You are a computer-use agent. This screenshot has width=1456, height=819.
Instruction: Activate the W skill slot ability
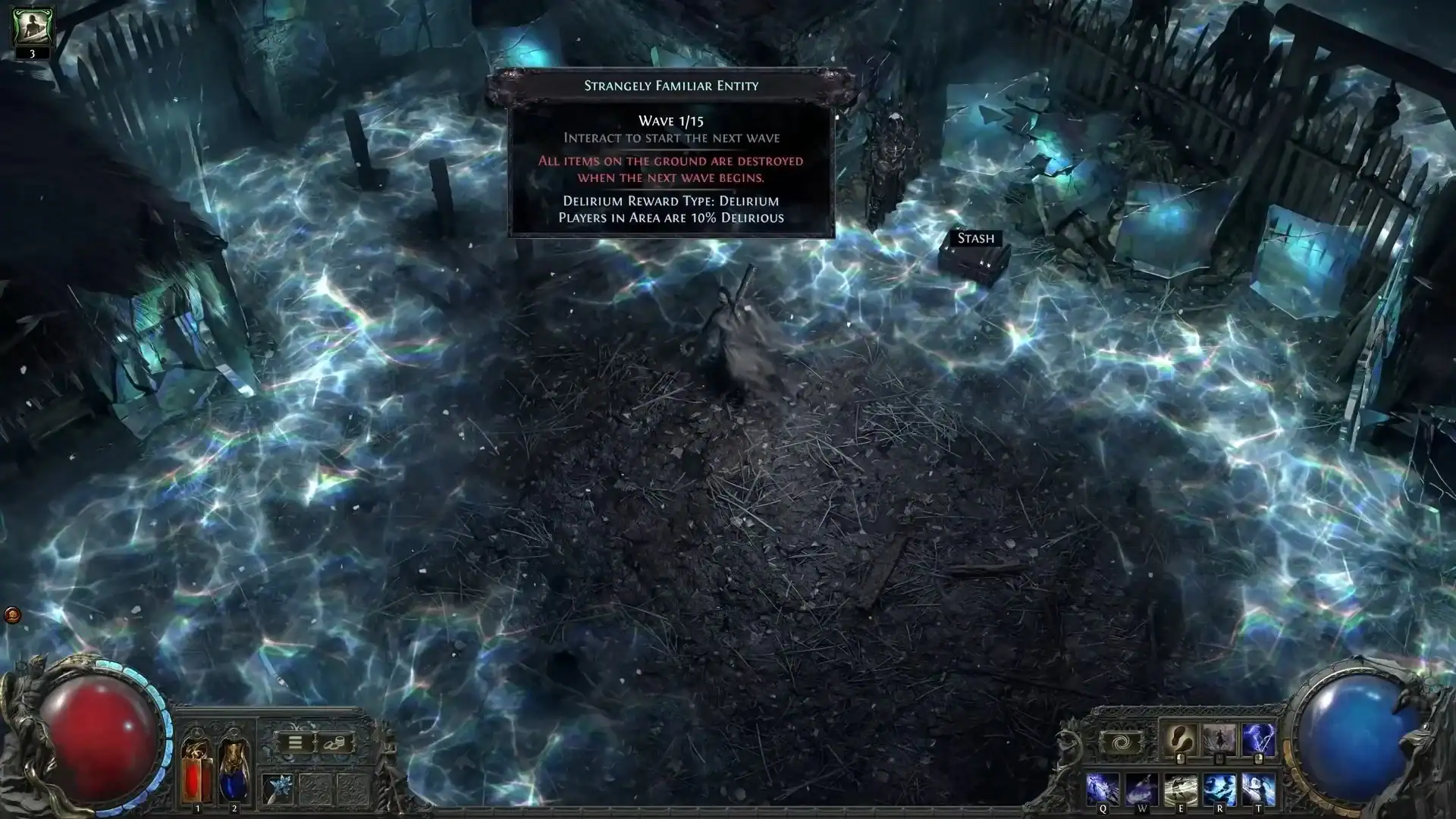[1141, 789]
